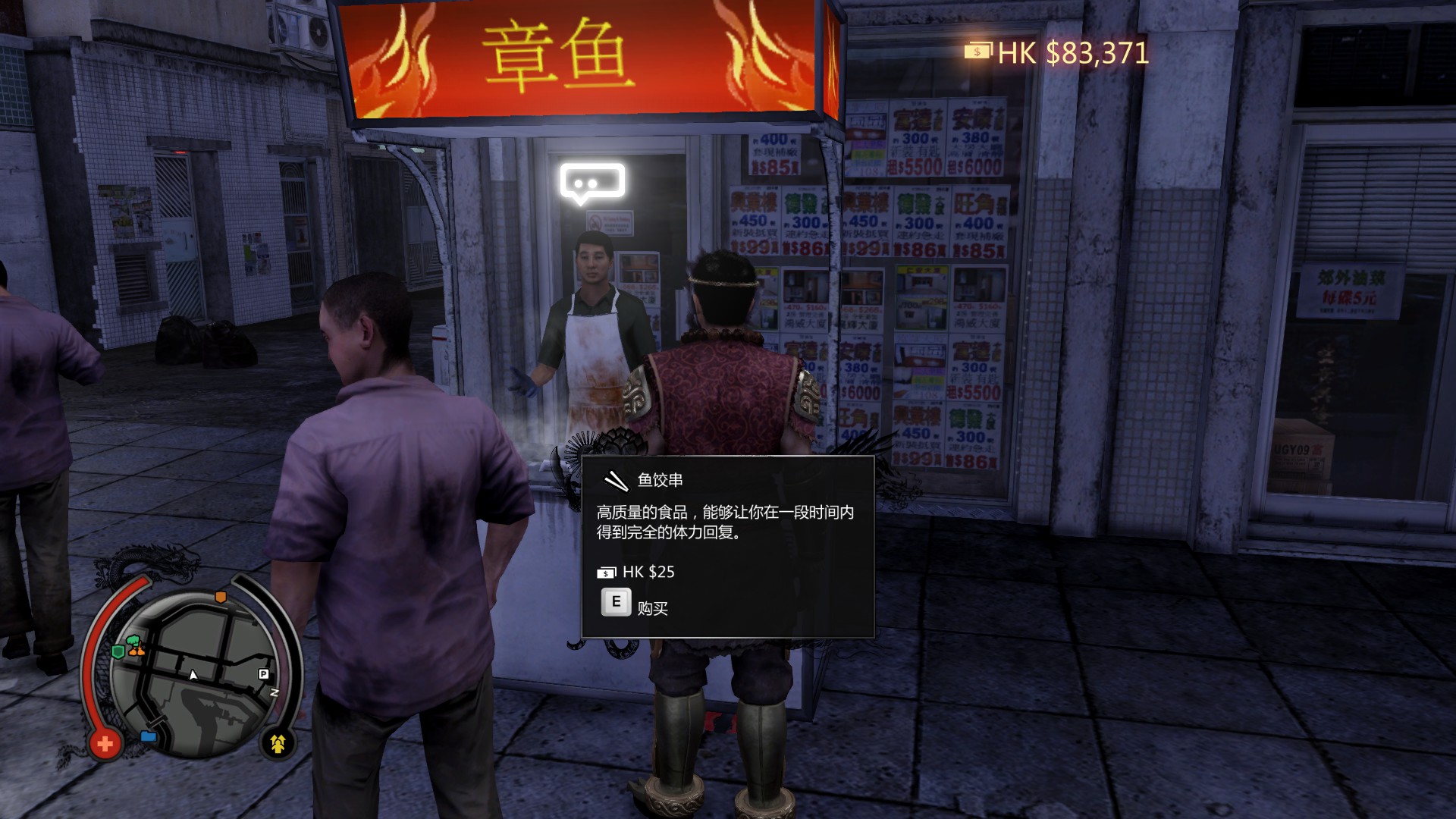Screen dimensions: 1456x819
Task: Click the blue clothing shop marker on minimap
Action: 148,736
